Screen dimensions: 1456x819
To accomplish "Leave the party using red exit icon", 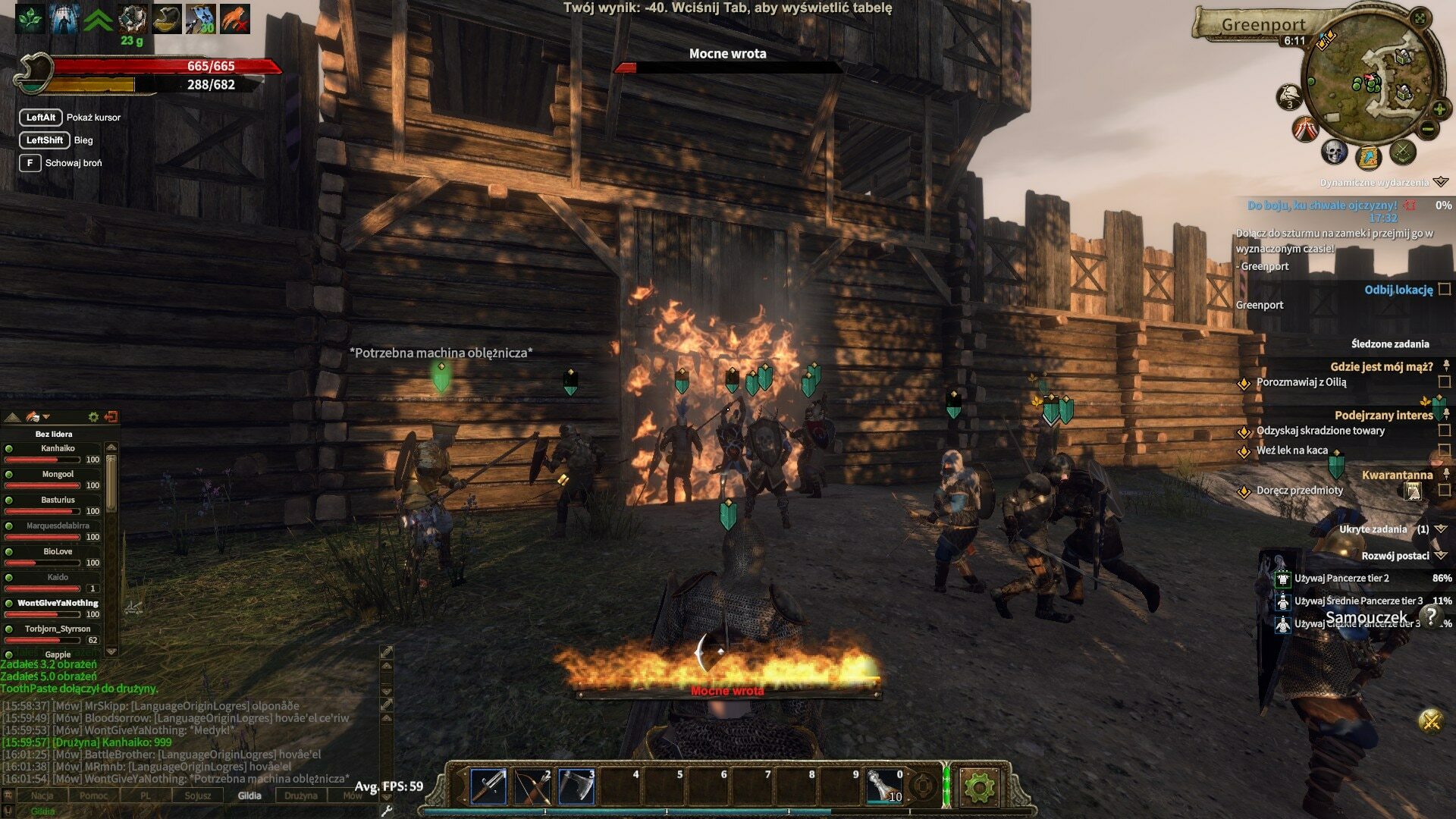I will (x=111, y=417).
